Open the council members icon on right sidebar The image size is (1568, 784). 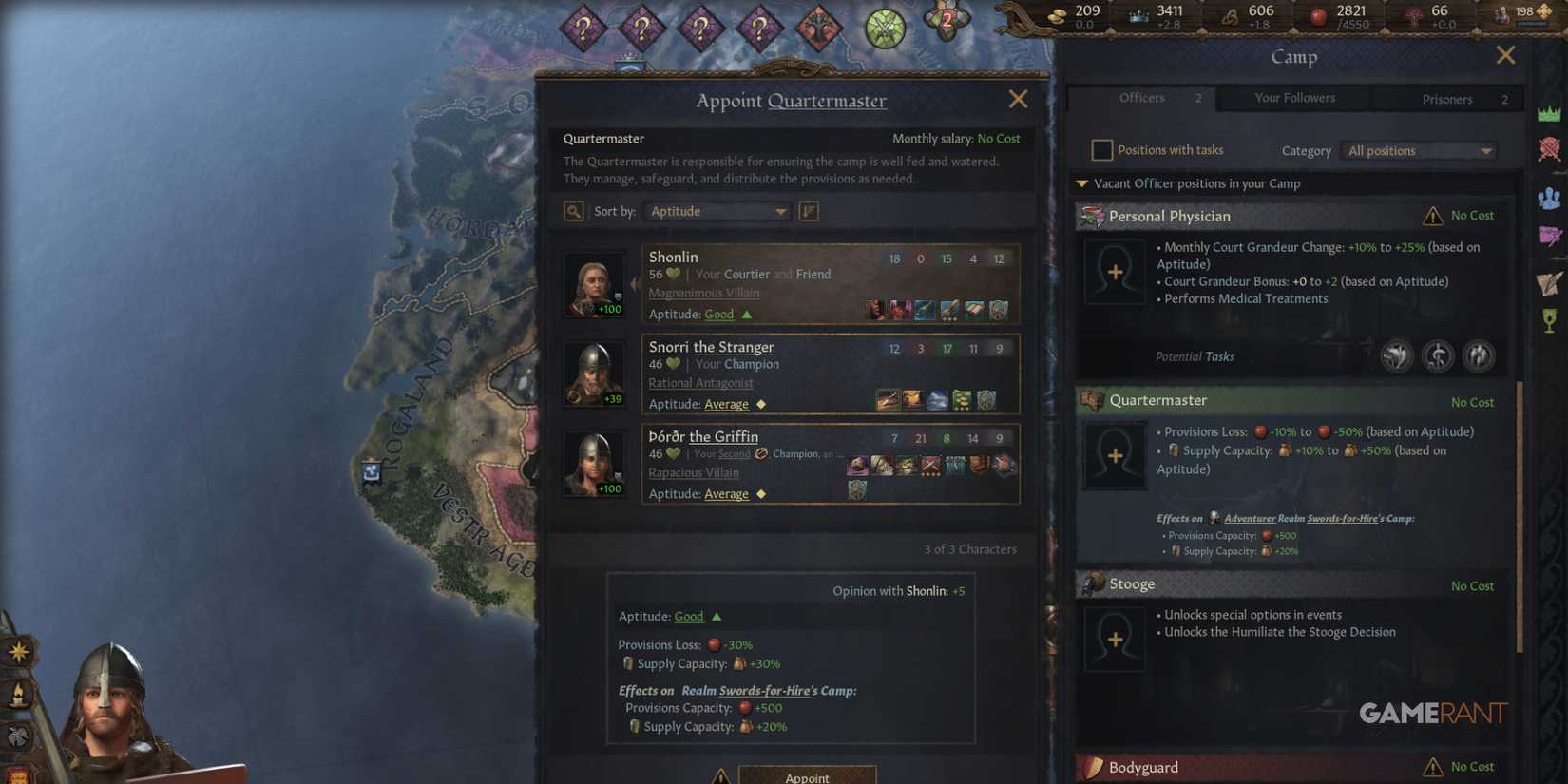1550,197
